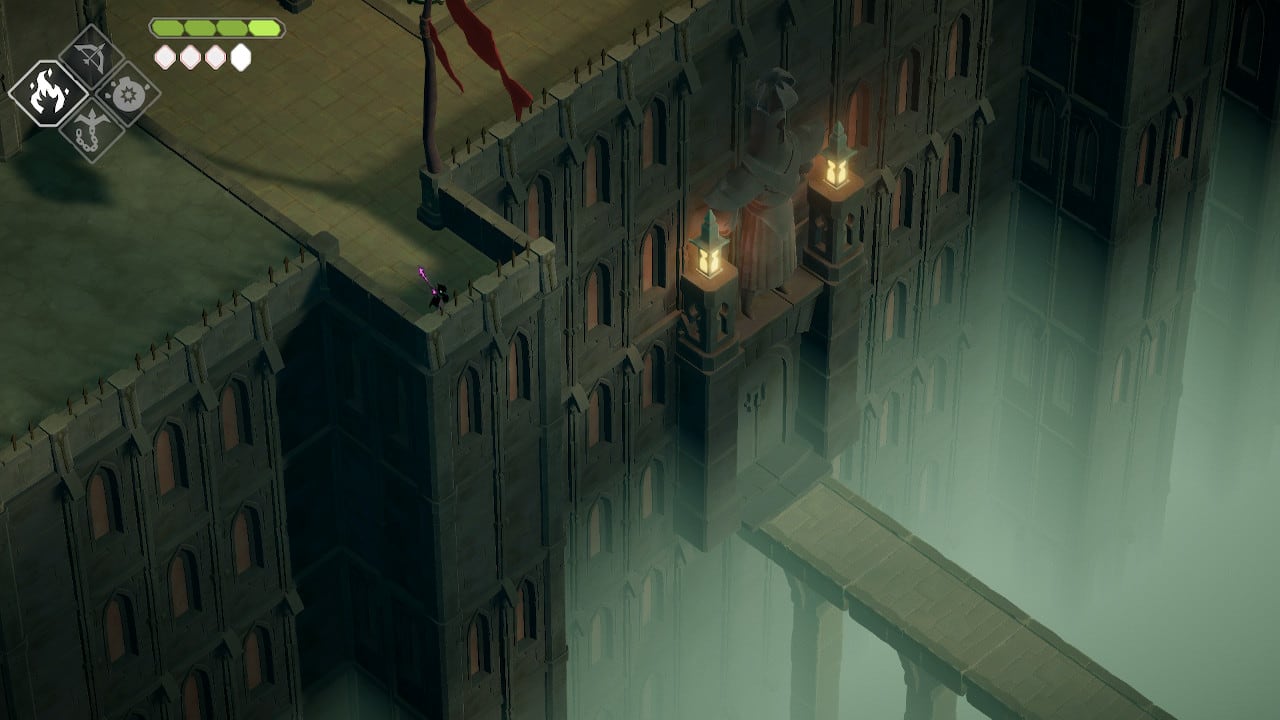This screenshot has height=720, width=1280.
Task: Click the third pink magic crystal
Action: pyautogui.click(x=214, y=58)
